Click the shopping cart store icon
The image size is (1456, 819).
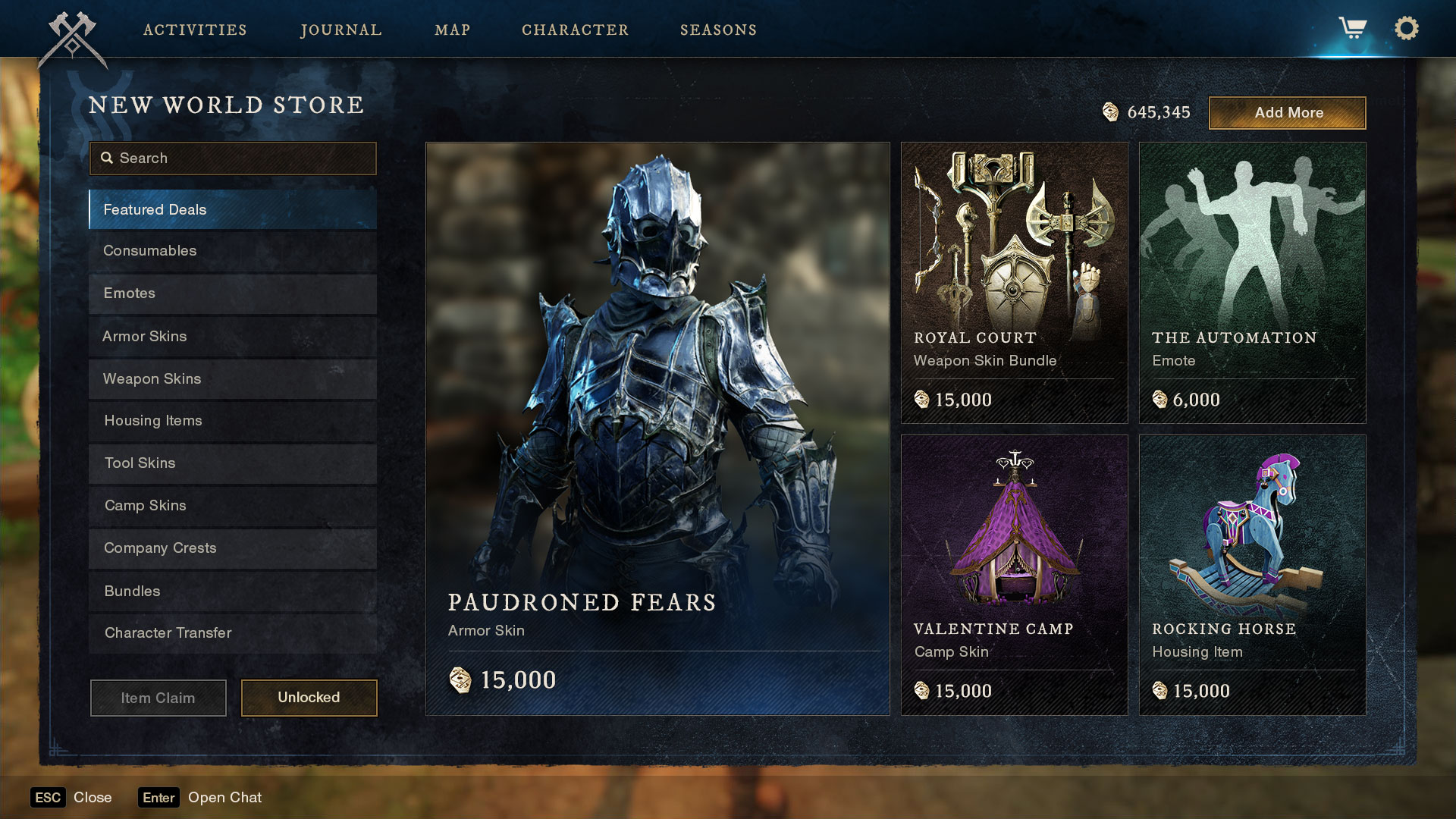tap(1352, 28)
